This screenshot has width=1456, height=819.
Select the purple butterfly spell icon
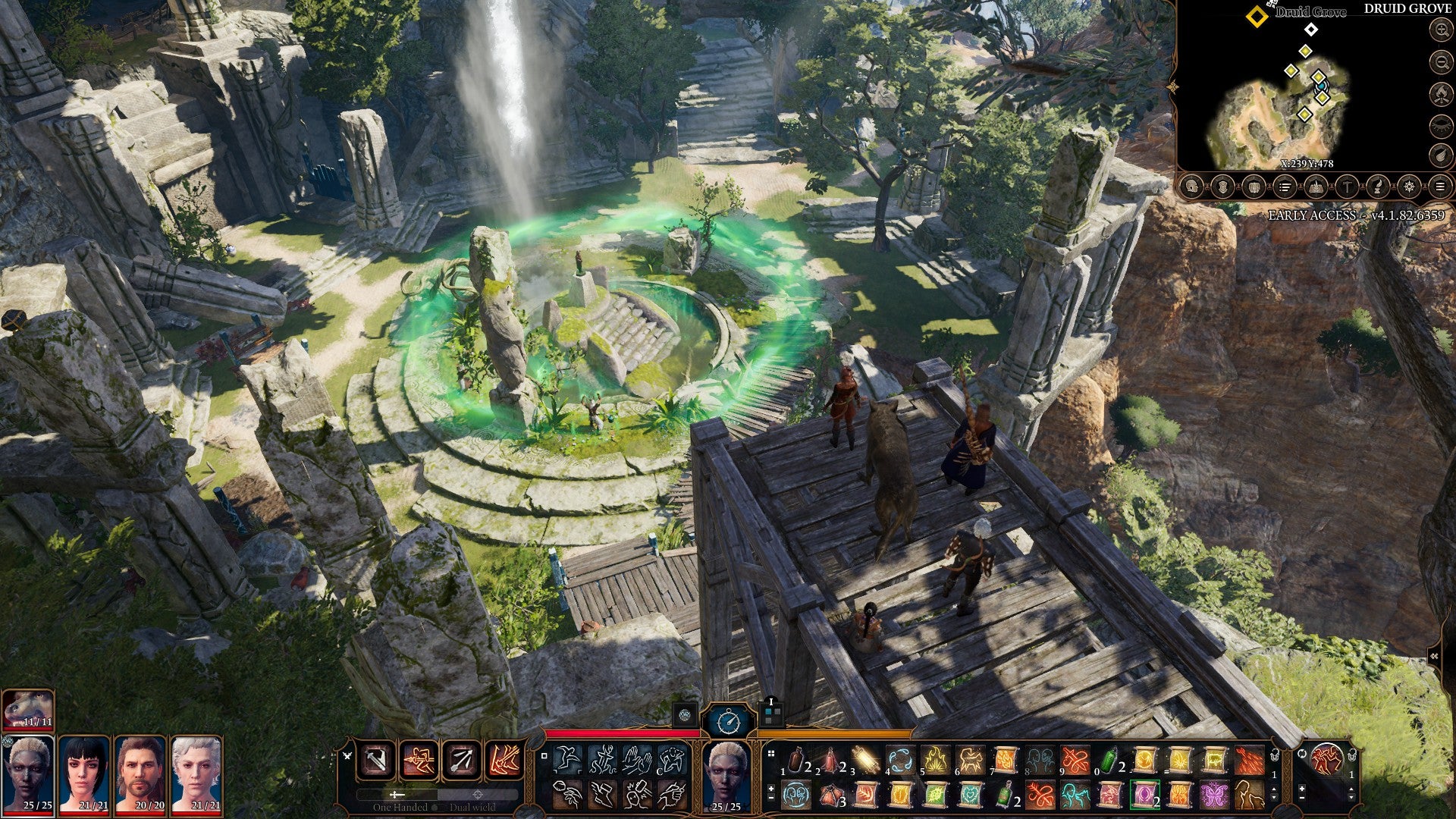point(1214,795)
